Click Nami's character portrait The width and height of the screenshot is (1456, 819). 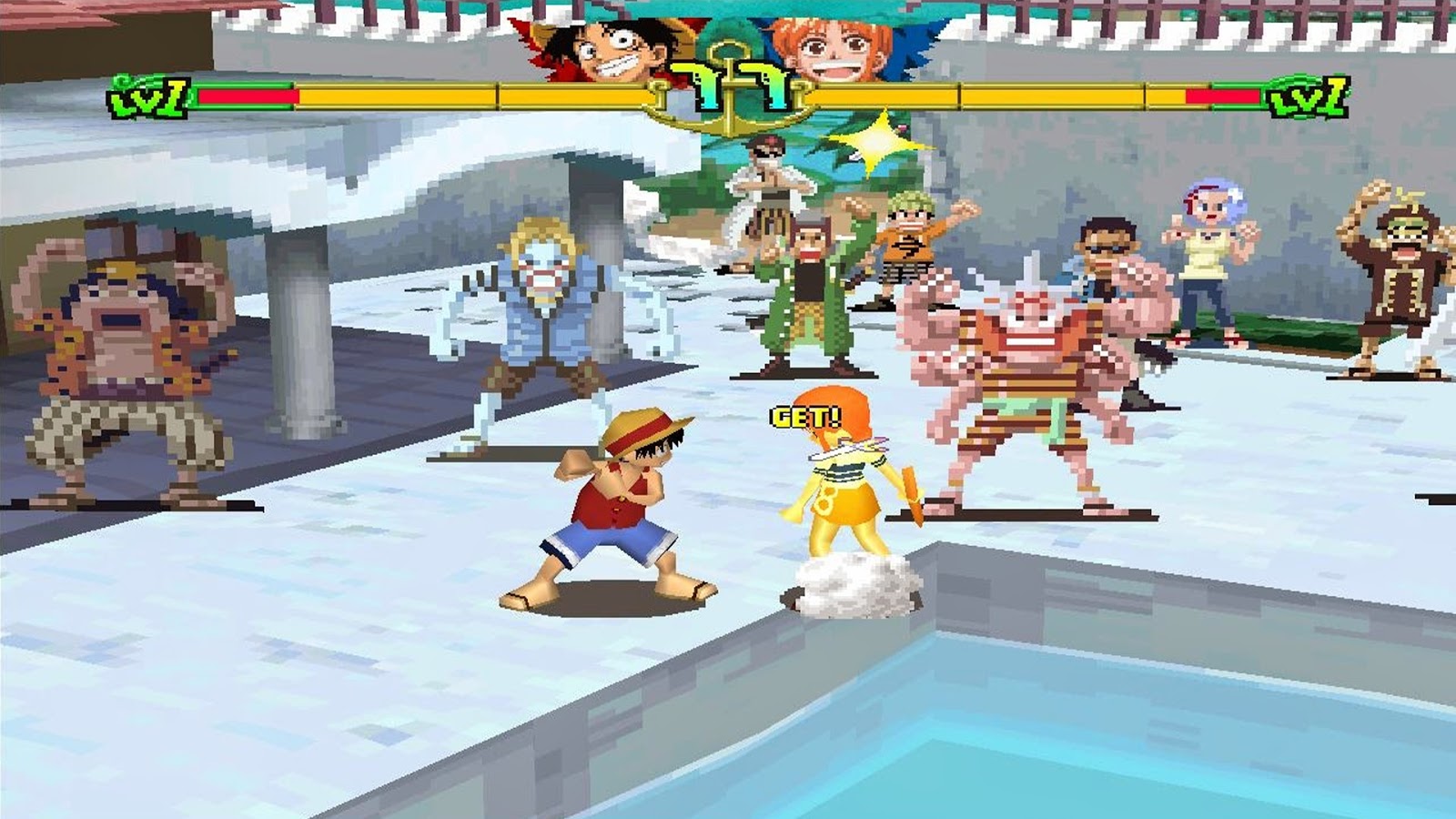[833, 44]
